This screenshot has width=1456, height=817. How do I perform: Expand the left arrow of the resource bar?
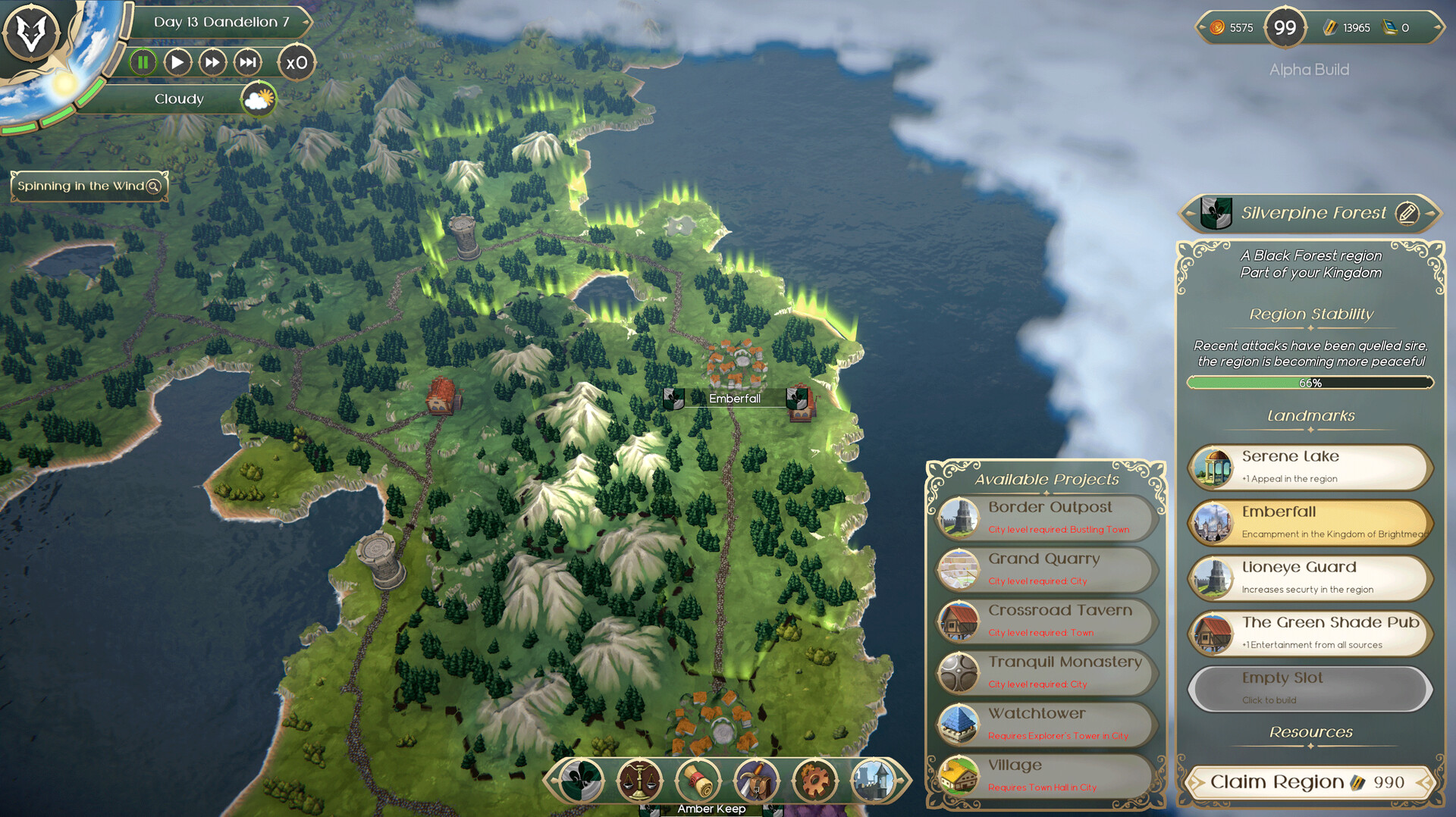(x=1202, y=27)
